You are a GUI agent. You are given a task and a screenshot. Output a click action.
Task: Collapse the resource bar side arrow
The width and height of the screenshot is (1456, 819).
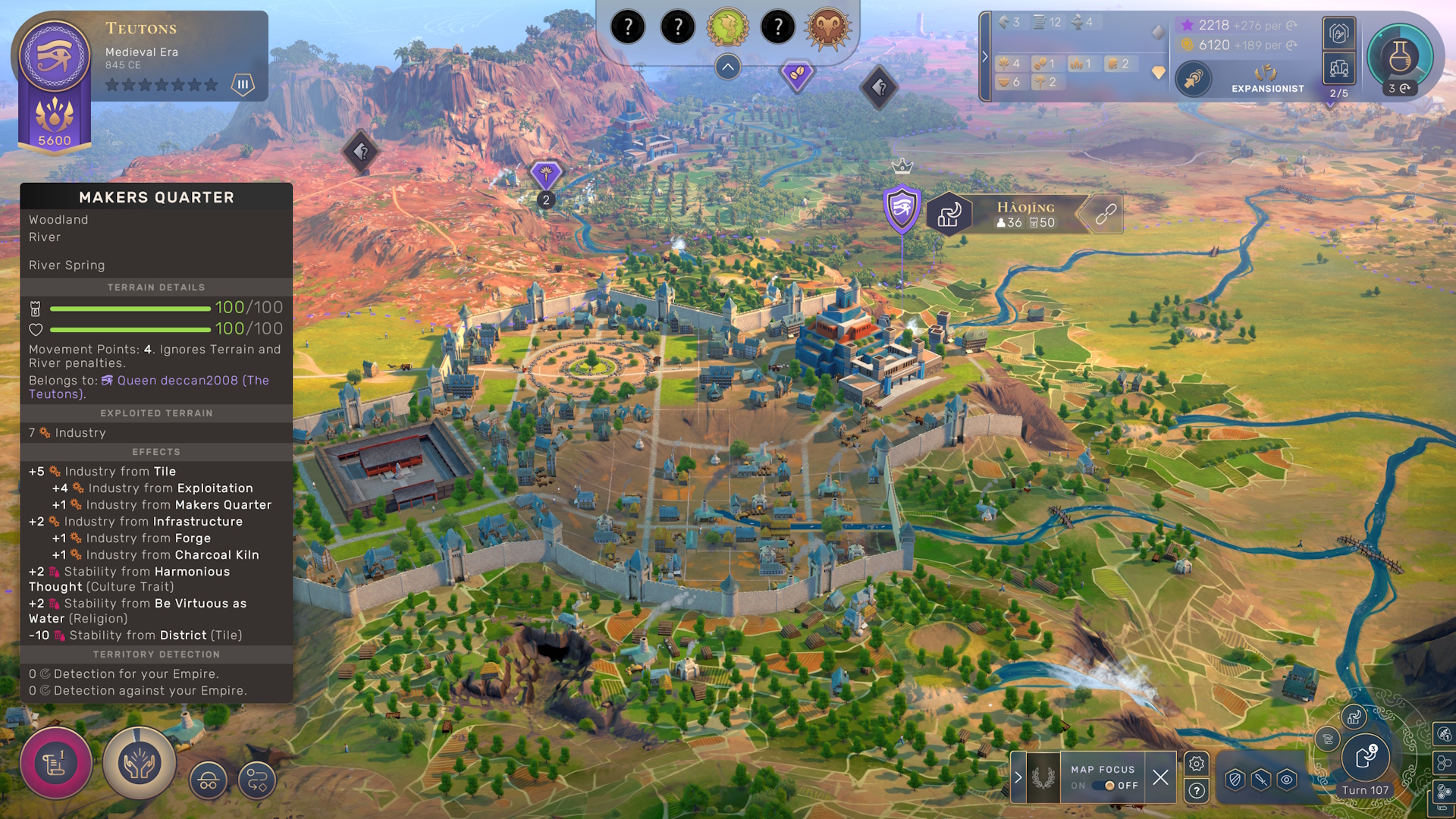point(985,57)
